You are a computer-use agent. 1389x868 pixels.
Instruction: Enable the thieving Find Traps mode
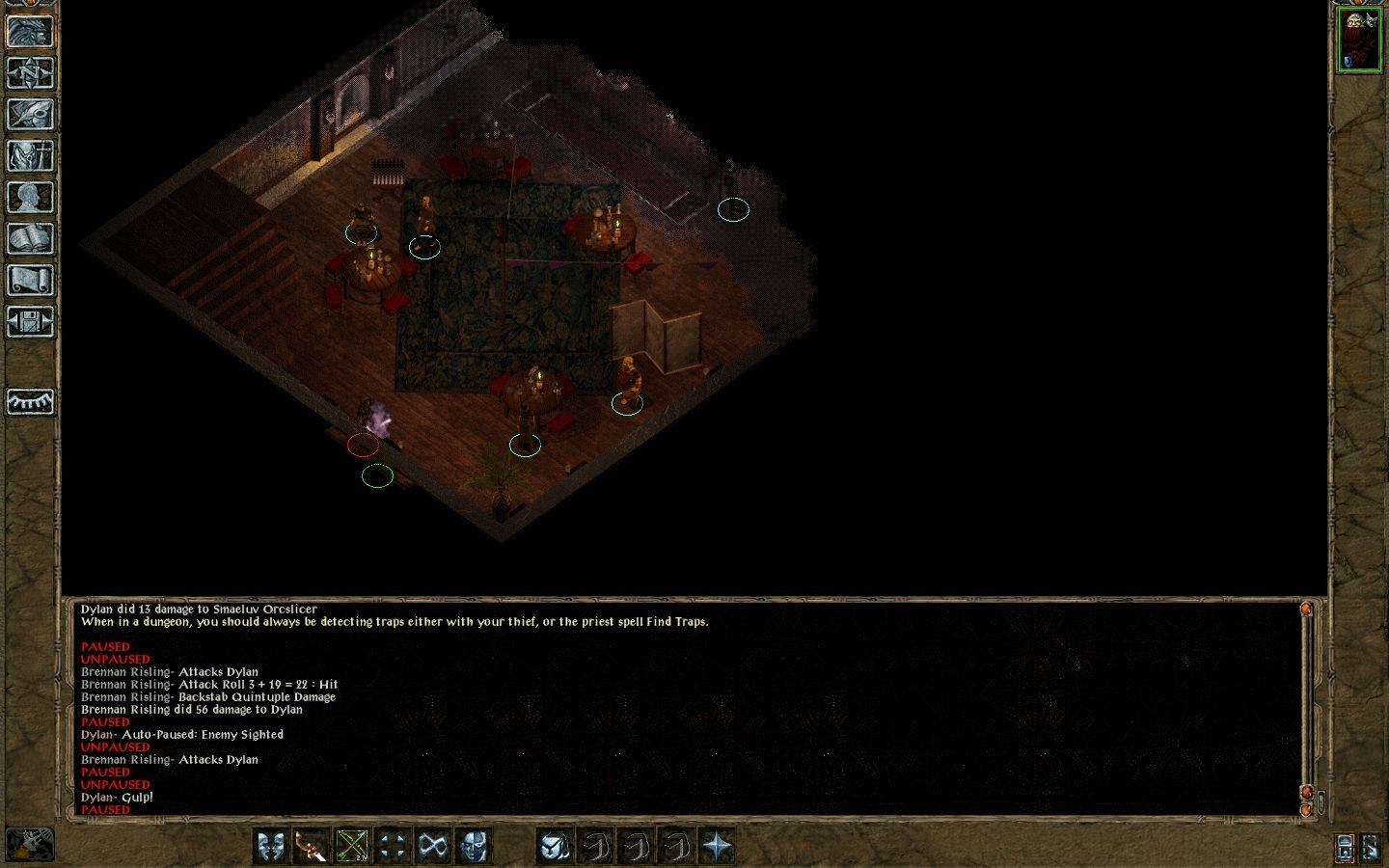pyautogui.click(x=553, y=847)
